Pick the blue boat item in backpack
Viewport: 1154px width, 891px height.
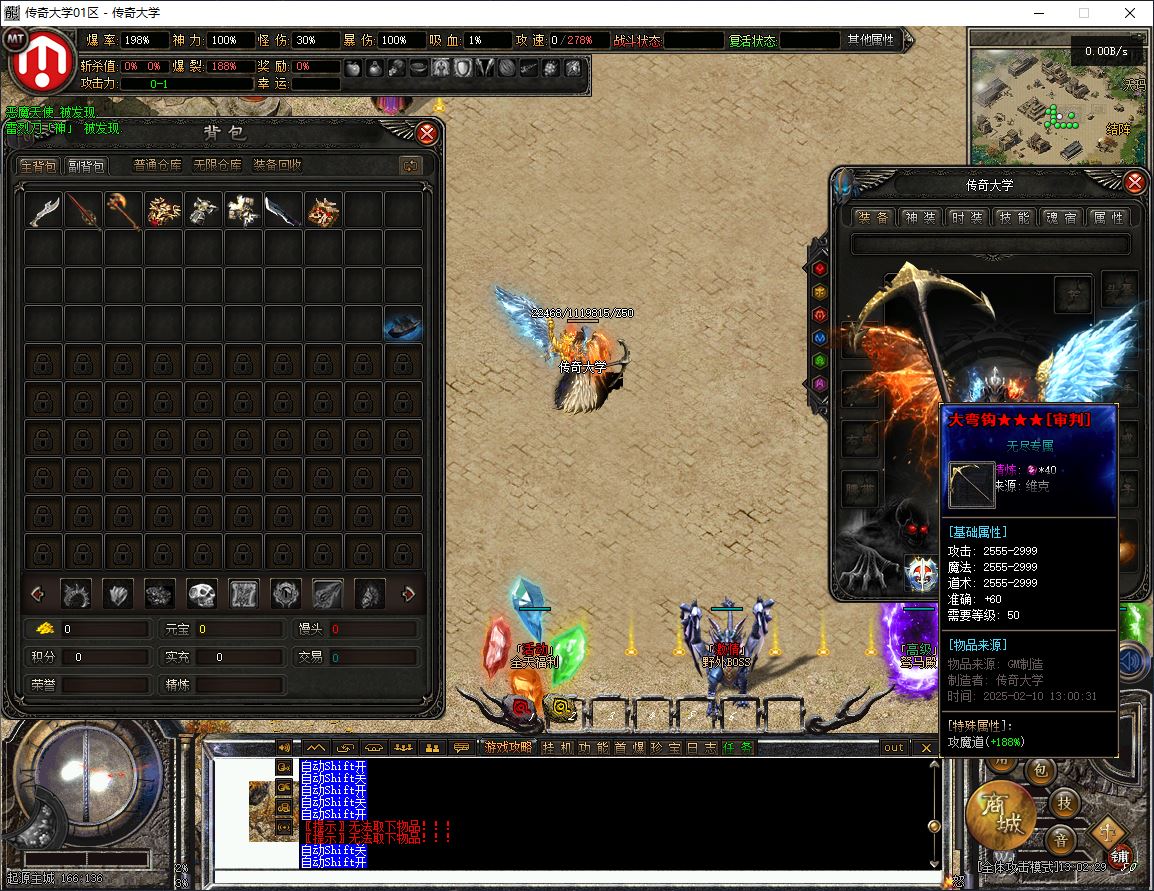pos(403,325)
